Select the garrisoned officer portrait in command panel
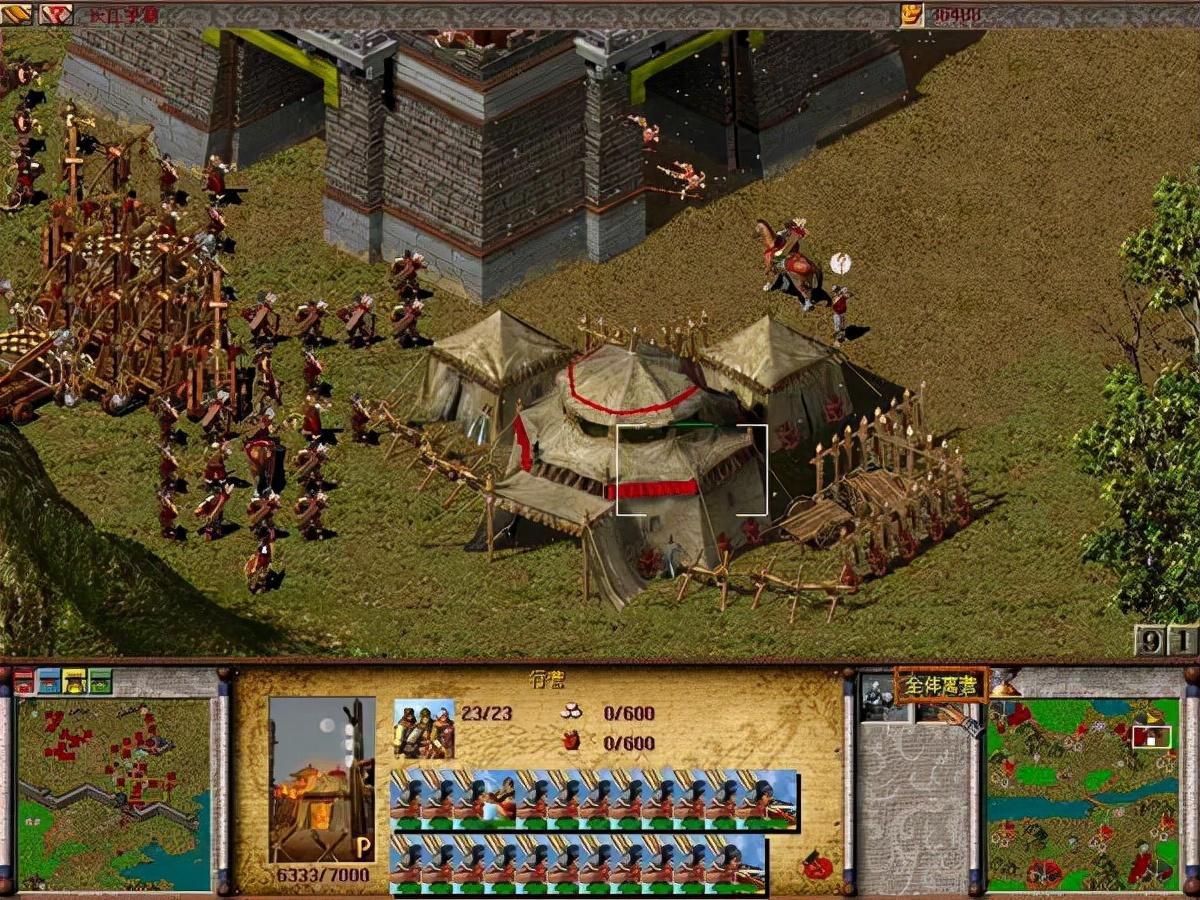The image size is (1200, 900). (x=876, y=697)
